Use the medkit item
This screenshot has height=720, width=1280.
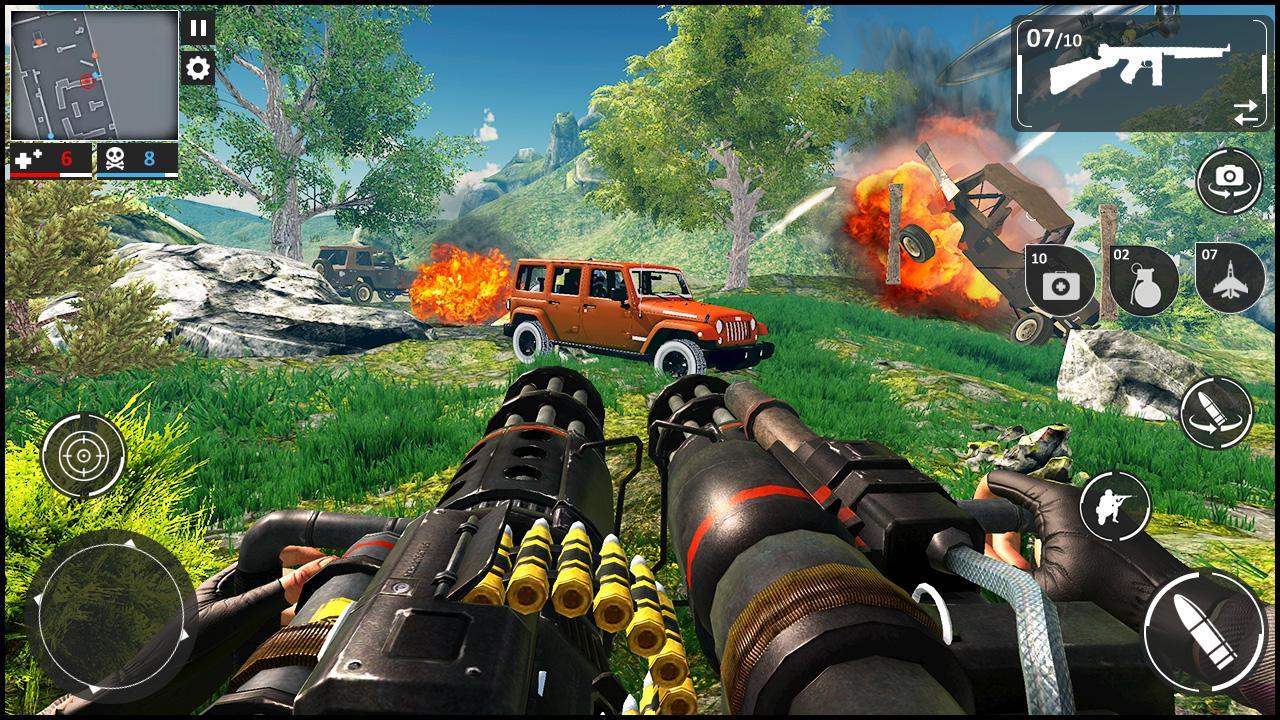point(1060,279)
